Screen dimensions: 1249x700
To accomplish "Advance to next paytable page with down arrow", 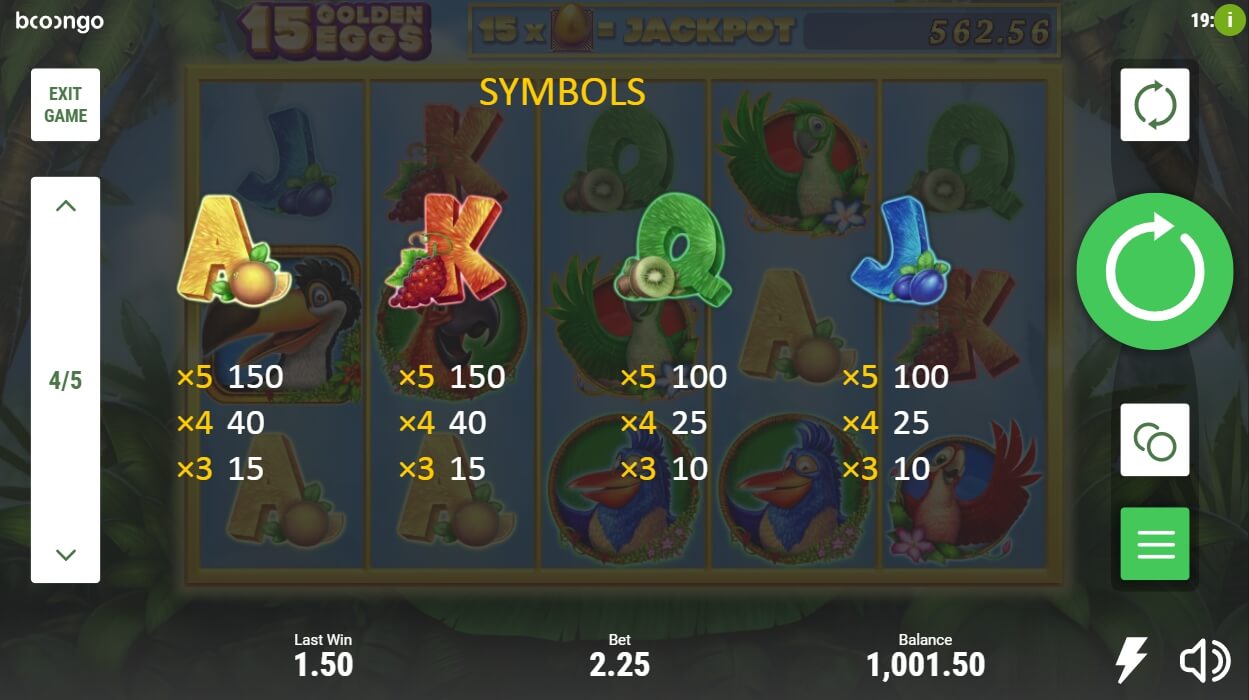I will point(66,553).
